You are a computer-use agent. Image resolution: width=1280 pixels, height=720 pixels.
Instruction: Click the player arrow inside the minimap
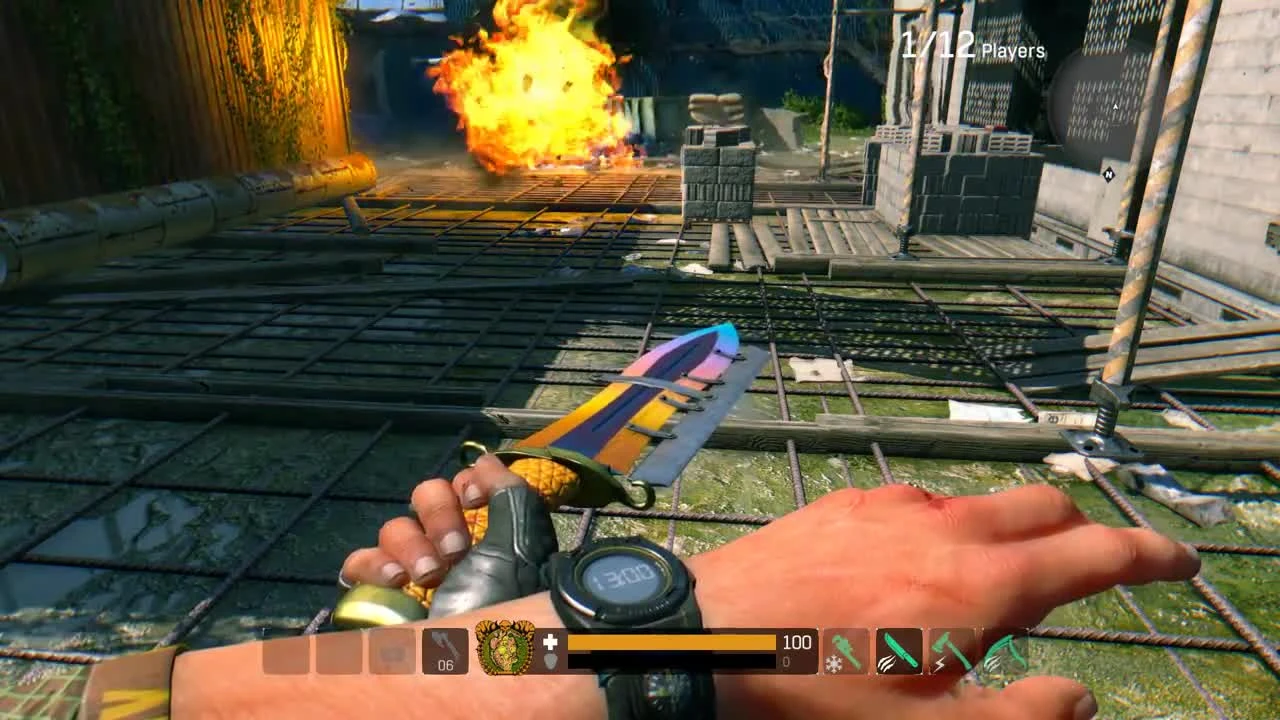tap(1115, 106)
